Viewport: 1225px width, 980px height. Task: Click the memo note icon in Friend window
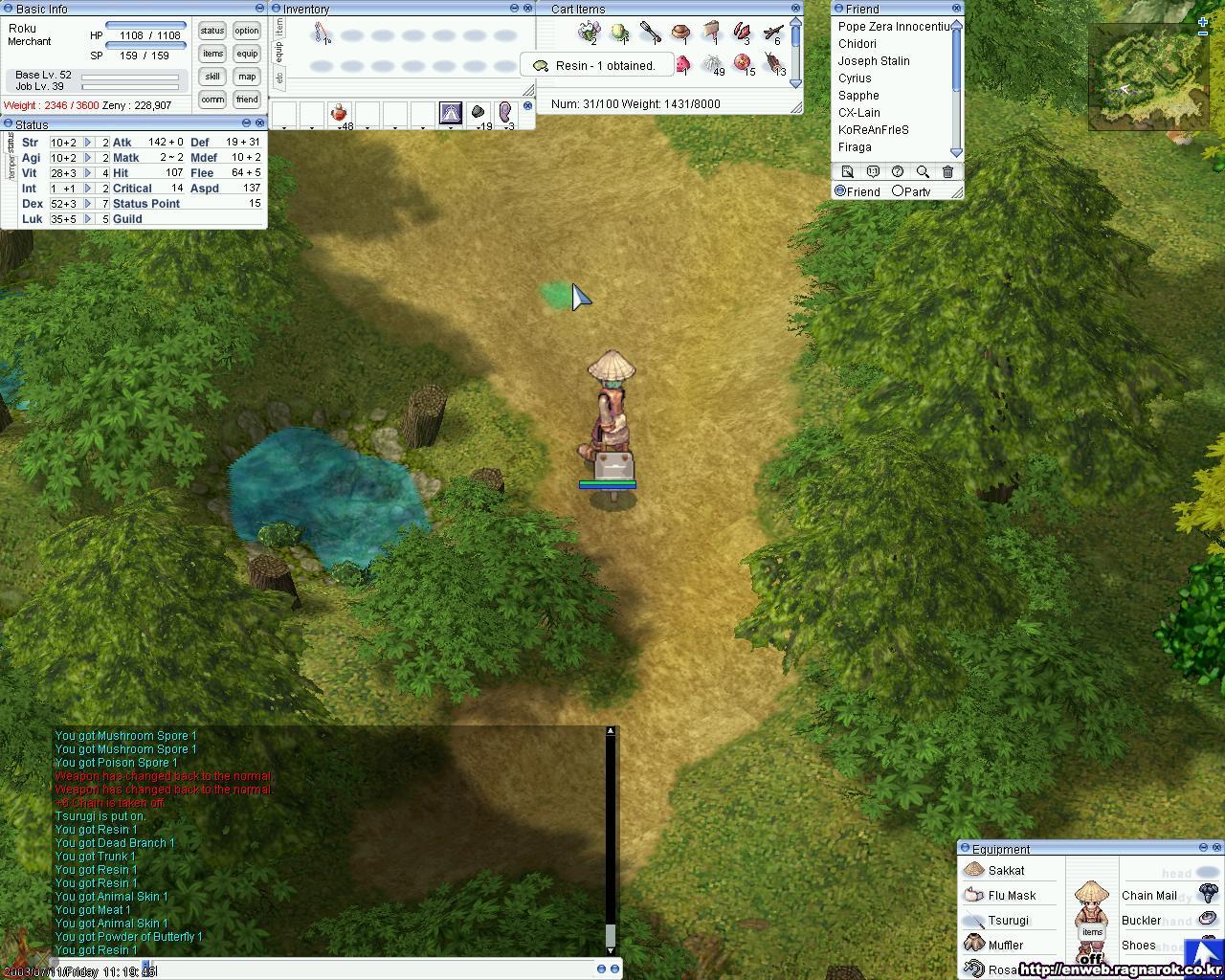tap(847, 170)
